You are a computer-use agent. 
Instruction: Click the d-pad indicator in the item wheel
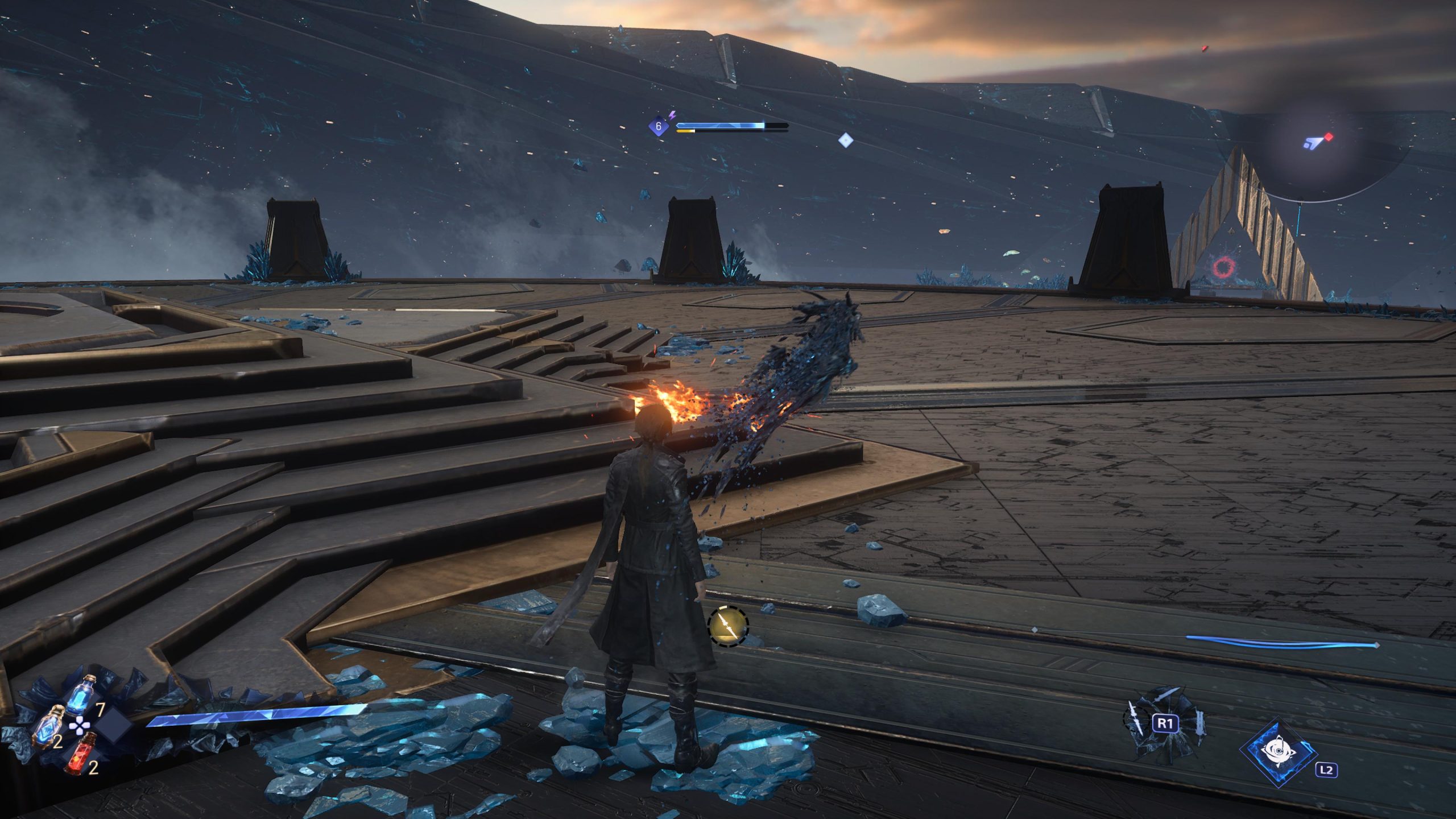tap(79, 727)
